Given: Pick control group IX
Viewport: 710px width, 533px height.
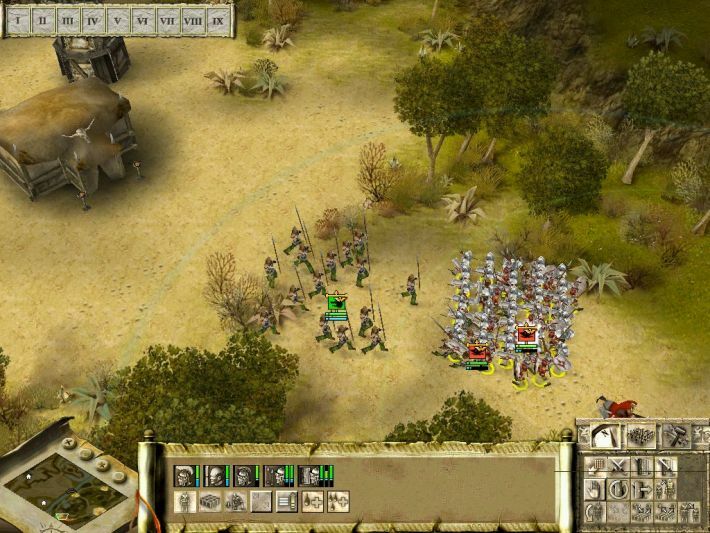Looking at the screenshot, I should tap(218, 19).
